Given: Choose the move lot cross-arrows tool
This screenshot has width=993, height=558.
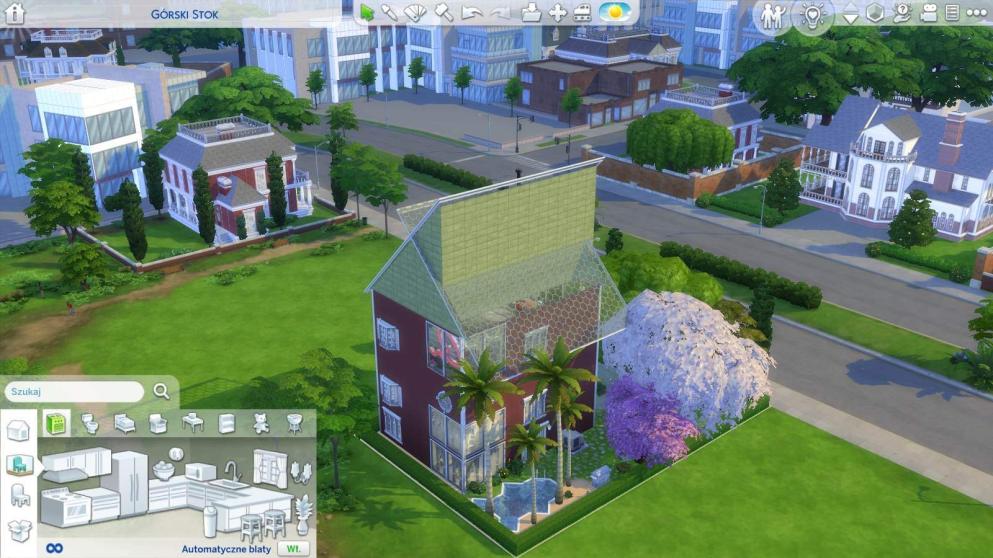Looking at the screenshot, I should click(558, 13).
